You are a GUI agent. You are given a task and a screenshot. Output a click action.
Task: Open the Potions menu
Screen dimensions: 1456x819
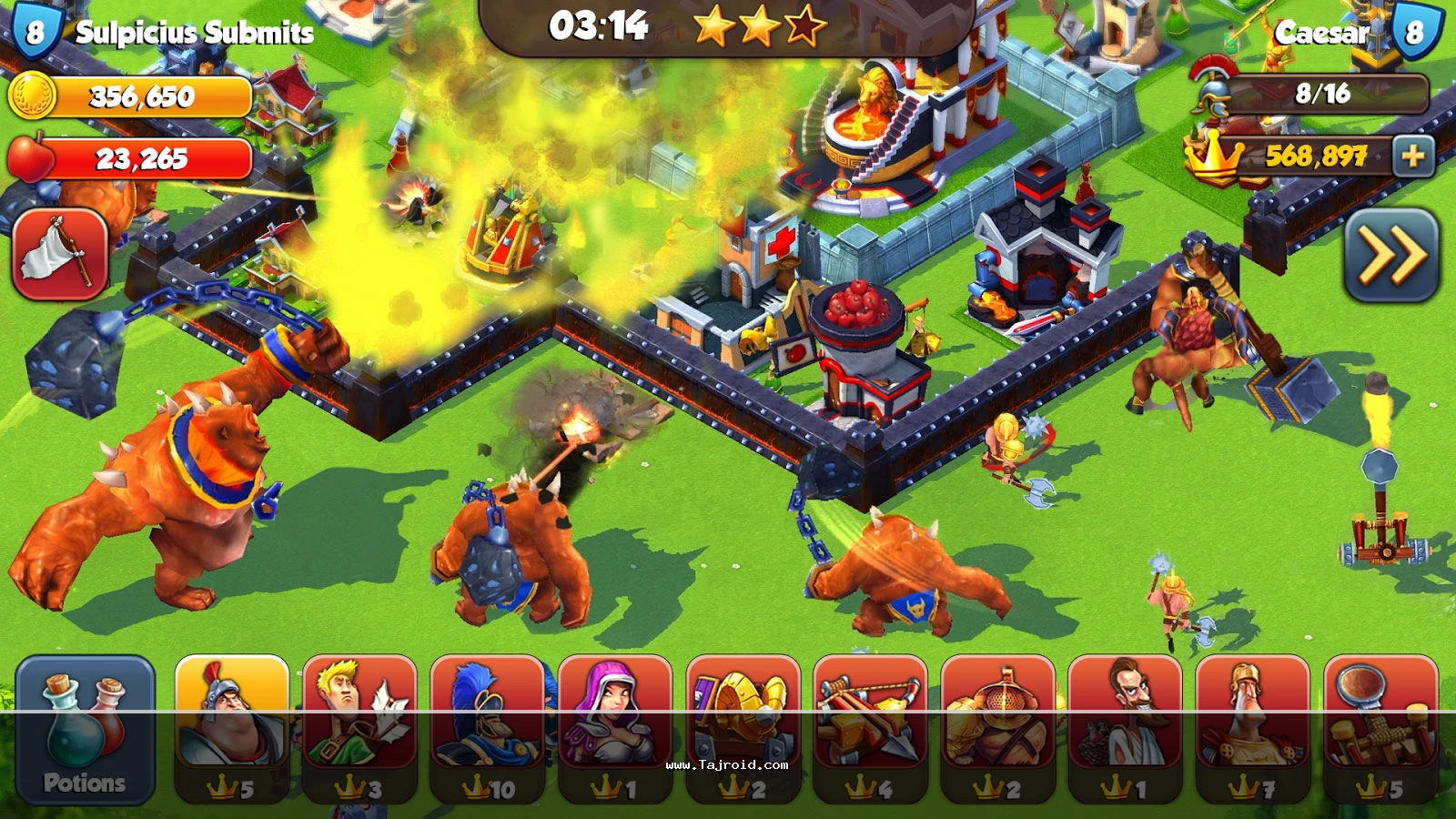click(x=85, y=730)
